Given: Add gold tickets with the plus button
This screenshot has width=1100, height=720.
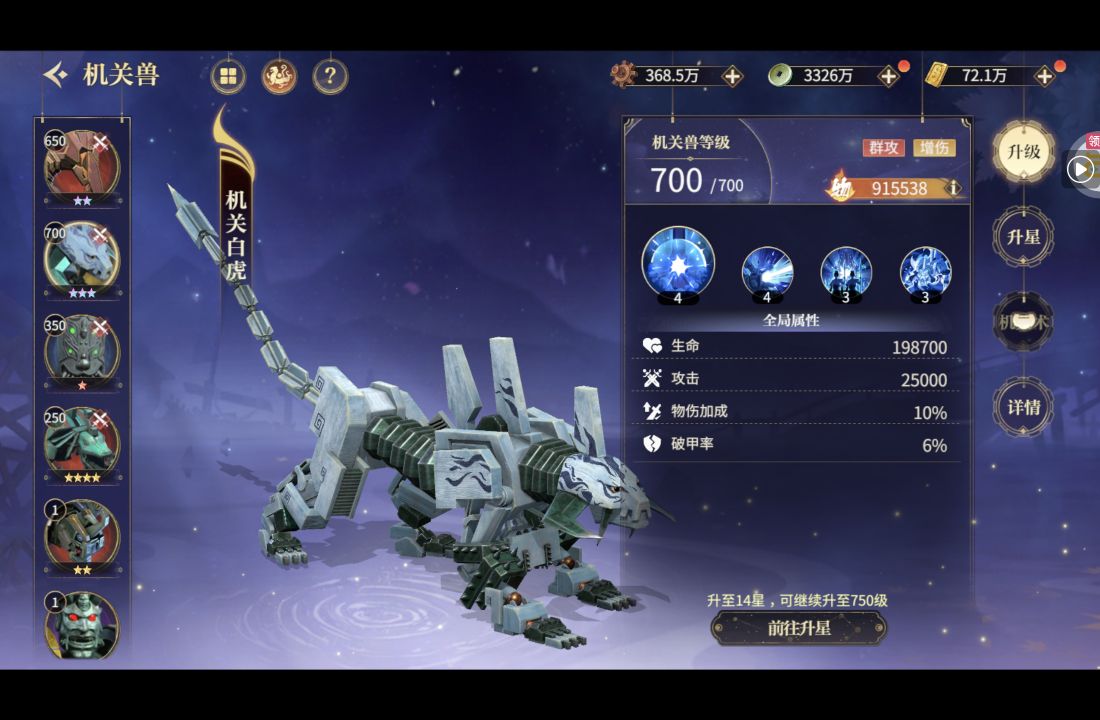Looking at the screenshot, I should 1044,76.
